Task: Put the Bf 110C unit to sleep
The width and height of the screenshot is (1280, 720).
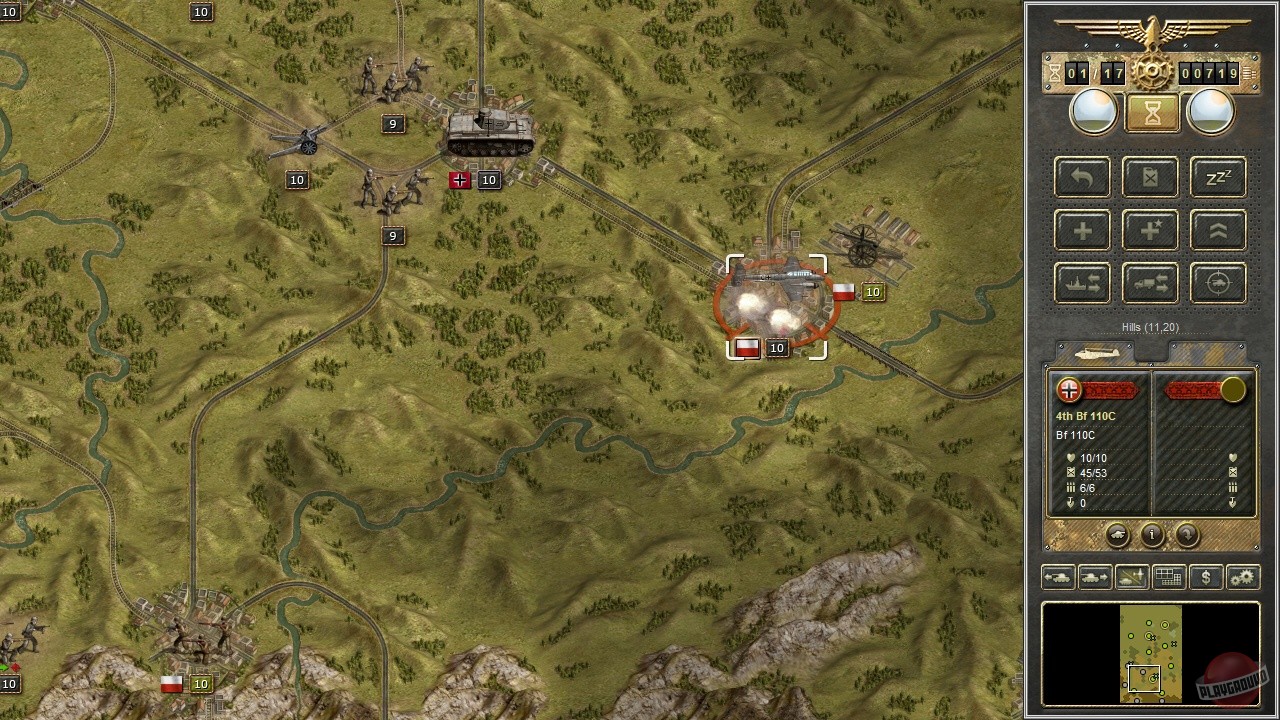Action: pos(1217,177)
